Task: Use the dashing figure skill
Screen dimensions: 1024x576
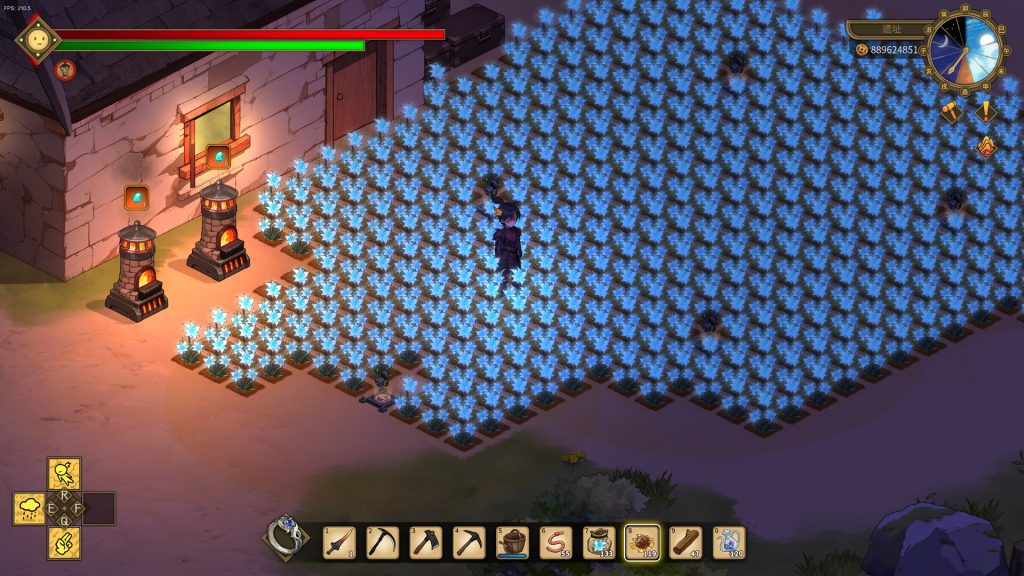Action: pos(65,473)
